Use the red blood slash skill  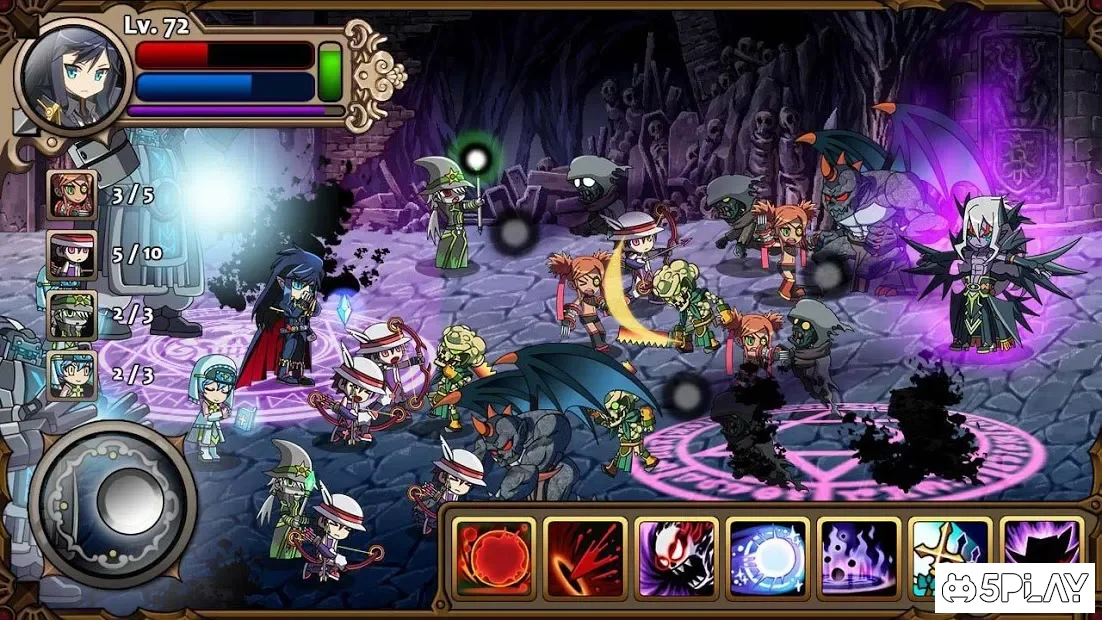[585, 557]
